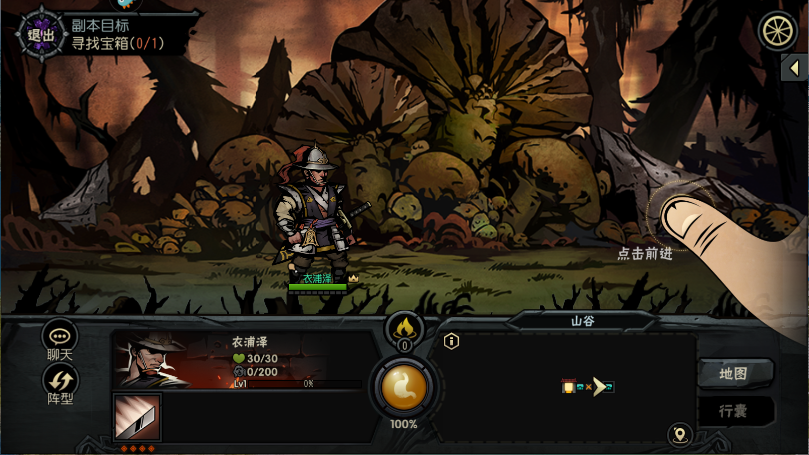Show the info icon on minimap panel
This screenshot has height=455, width=809.
(x=452, y=341)
